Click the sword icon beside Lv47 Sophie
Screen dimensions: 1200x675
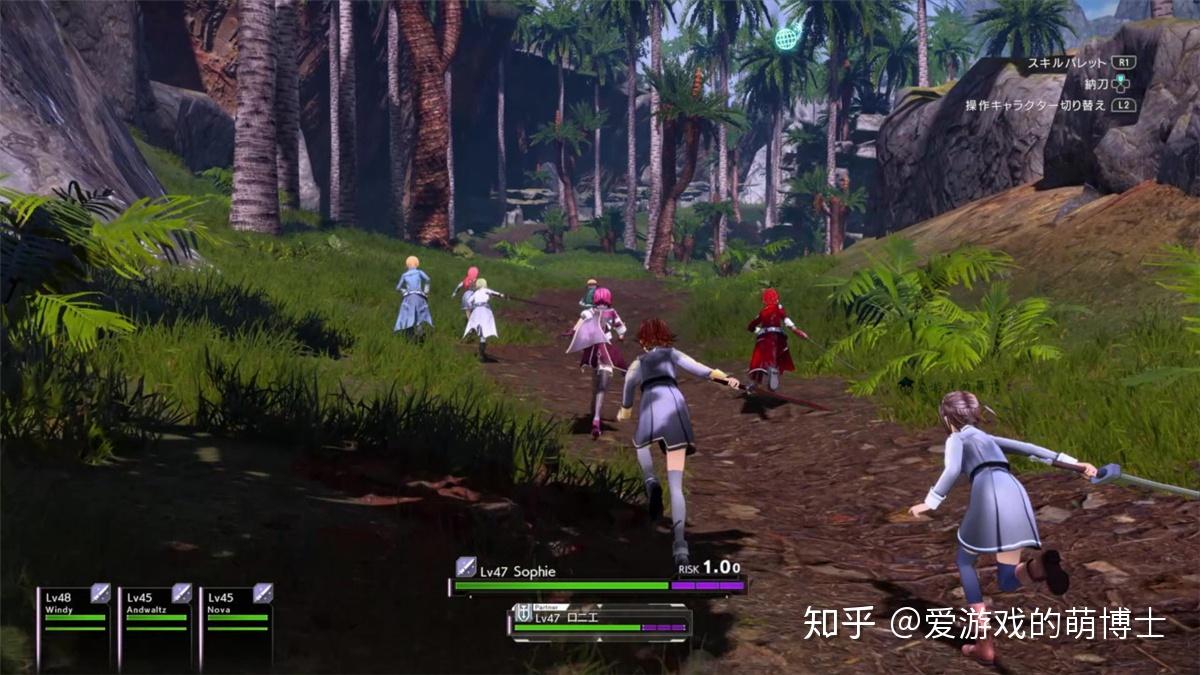(466, 568)
